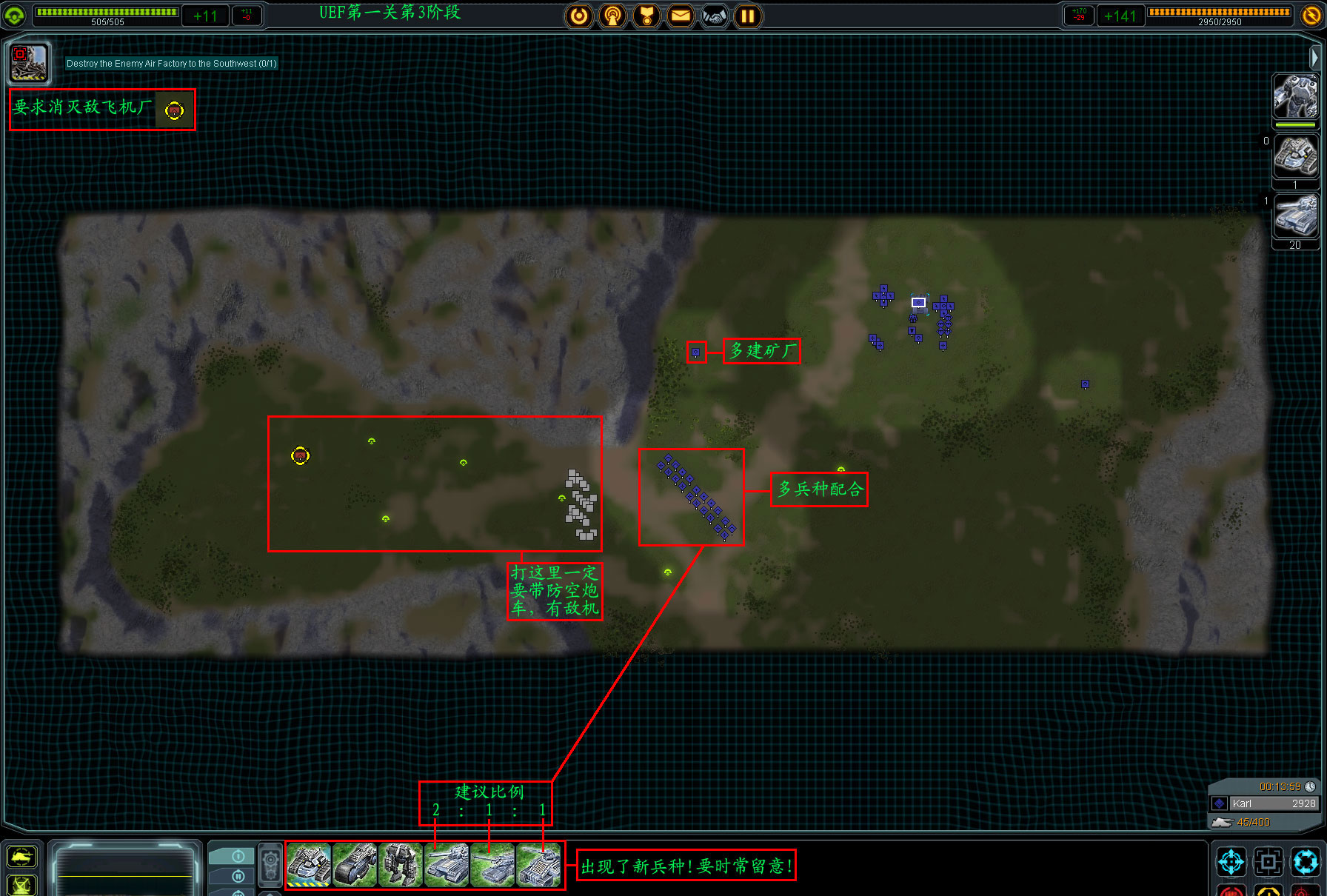Click the yellow tank icon in bottom-left corner
Screen dimensions: 1327x896
click(x=21, y=857)
